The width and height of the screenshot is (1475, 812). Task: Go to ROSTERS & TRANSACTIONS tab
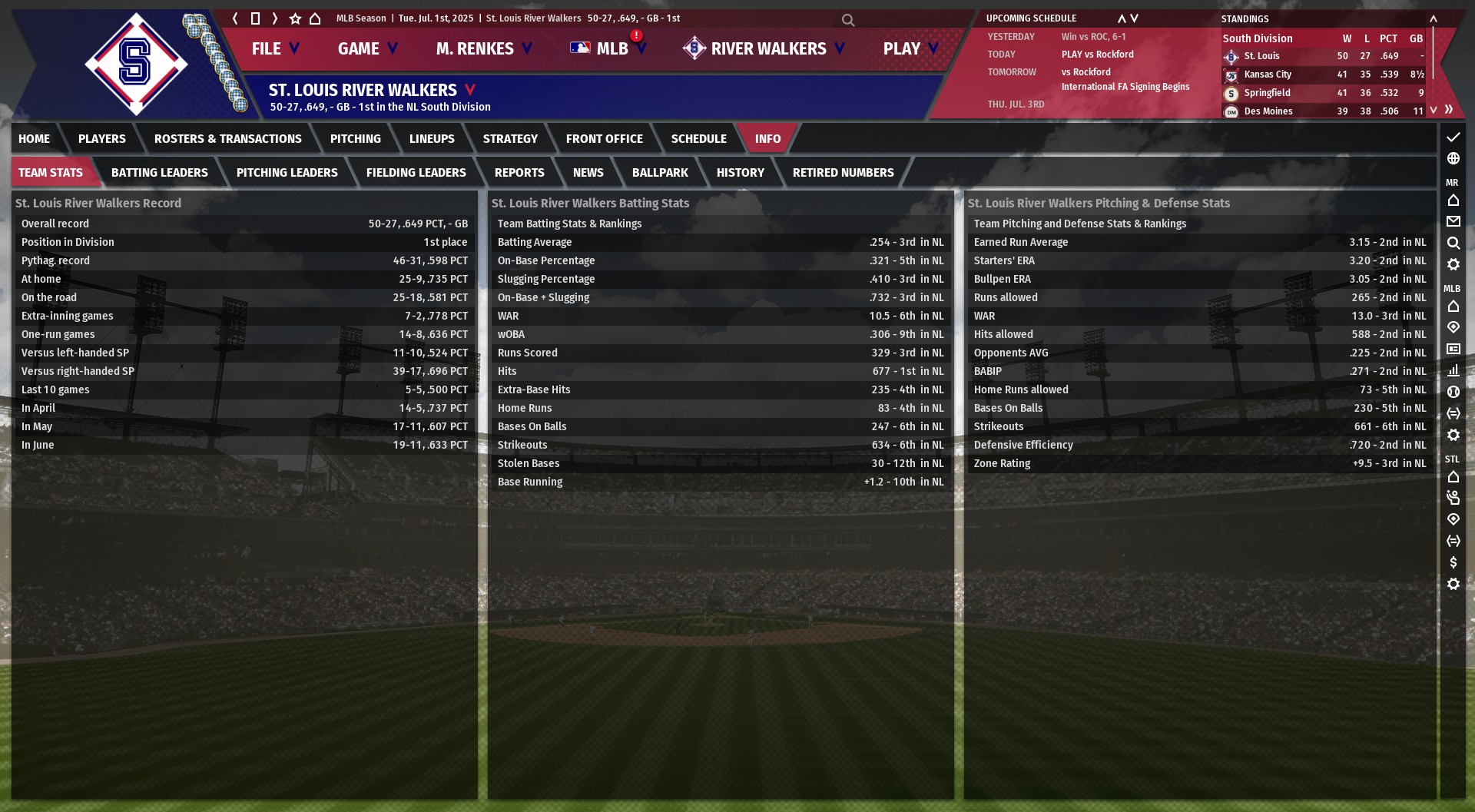(227, 139)
